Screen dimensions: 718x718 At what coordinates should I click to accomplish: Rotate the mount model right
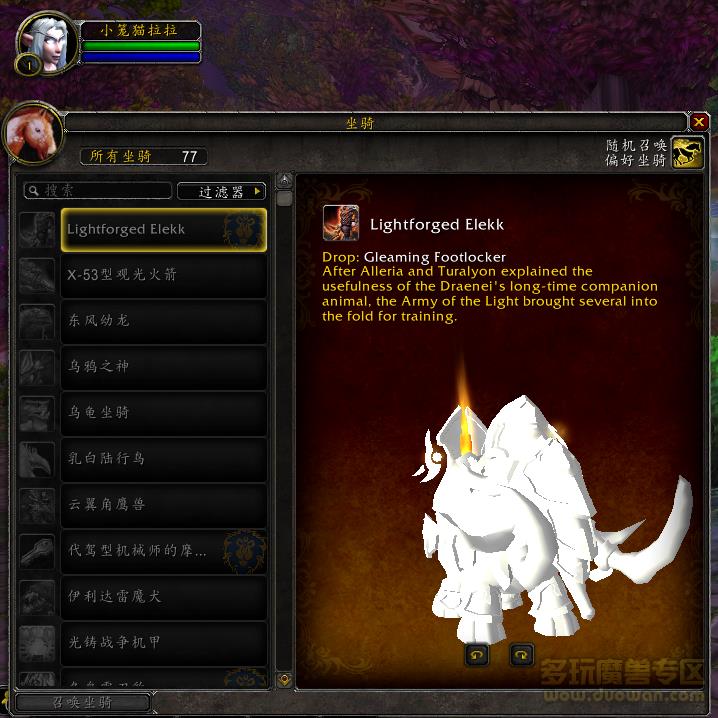pyautogui.click(x=522, y=655)
